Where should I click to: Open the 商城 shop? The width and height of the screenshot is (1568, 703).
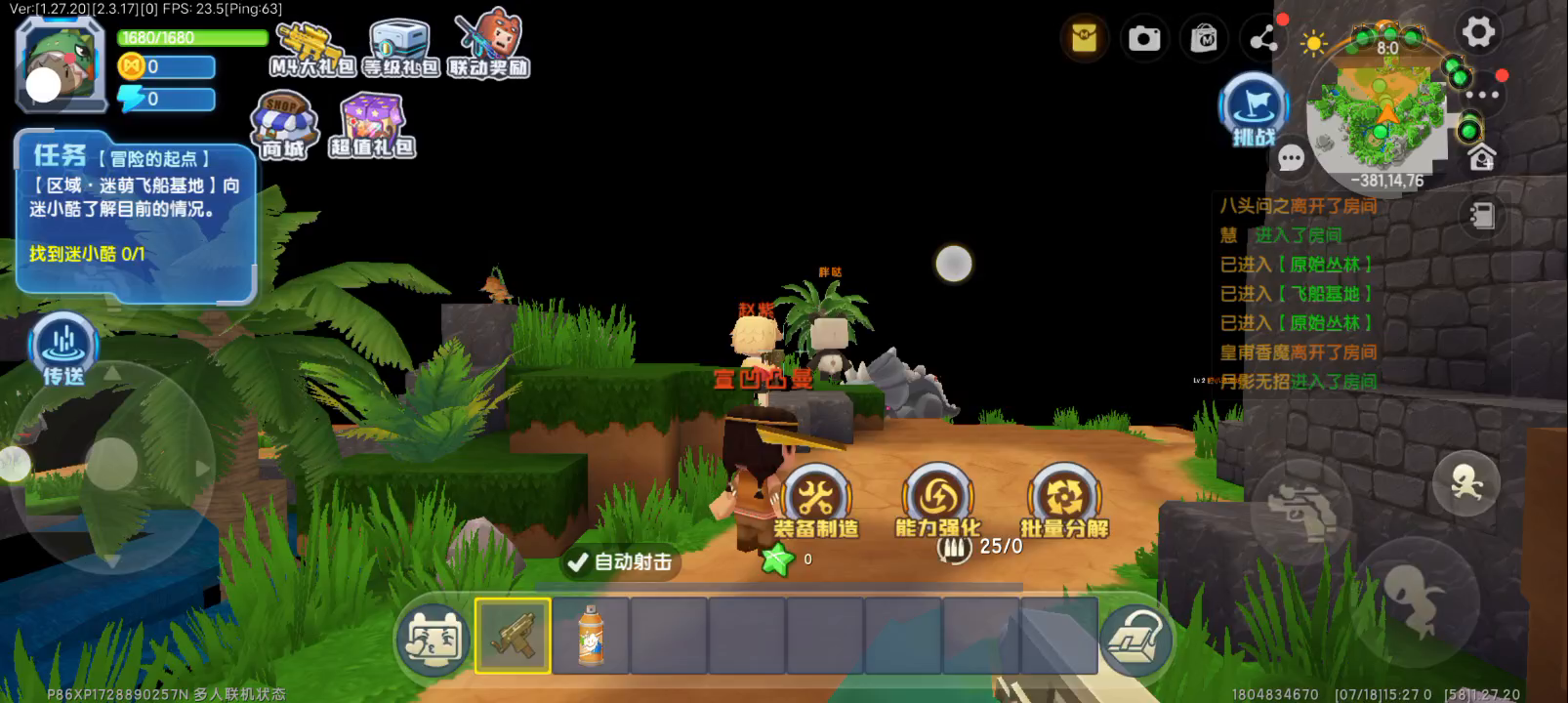coord(284,127)
